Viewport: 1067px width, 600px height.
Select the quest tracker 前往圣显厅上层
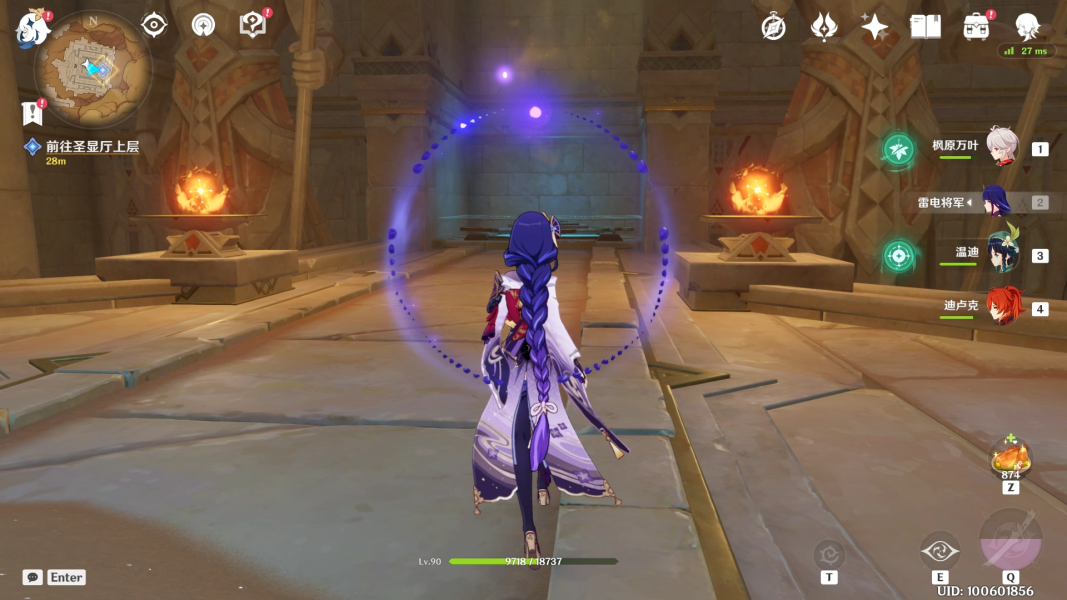coord(91,147)
